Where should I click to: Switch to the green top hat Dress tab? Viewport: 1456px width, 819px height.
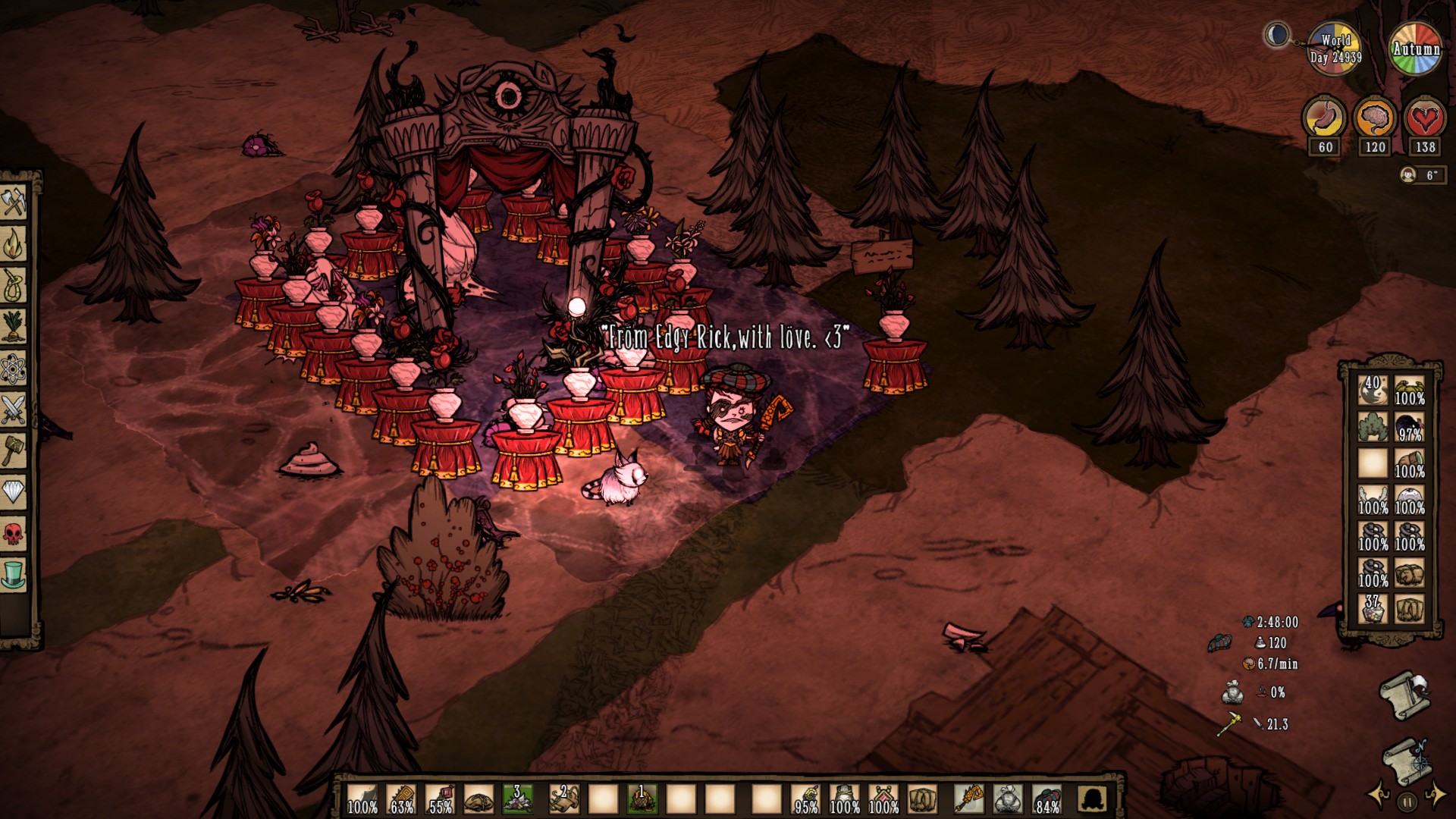pyautogui.click(x=14, y=575)
